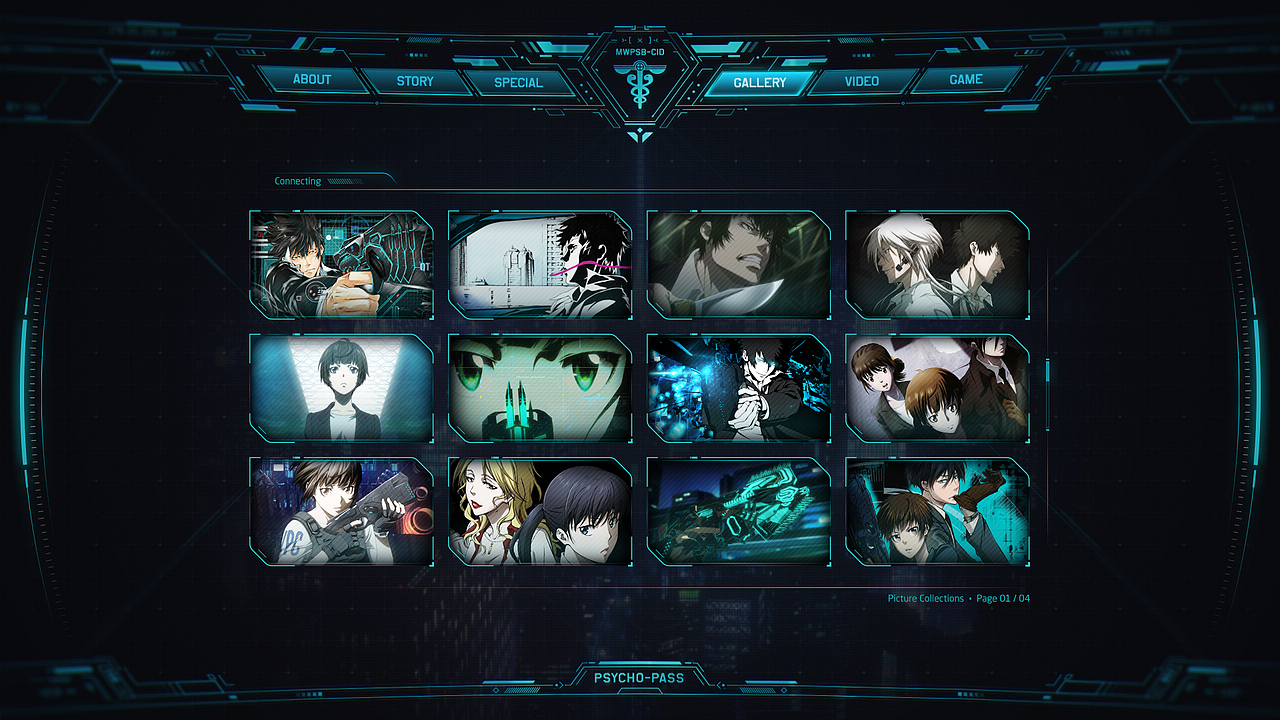
Task: Open the VIDEO section
Action: [860, 80]
